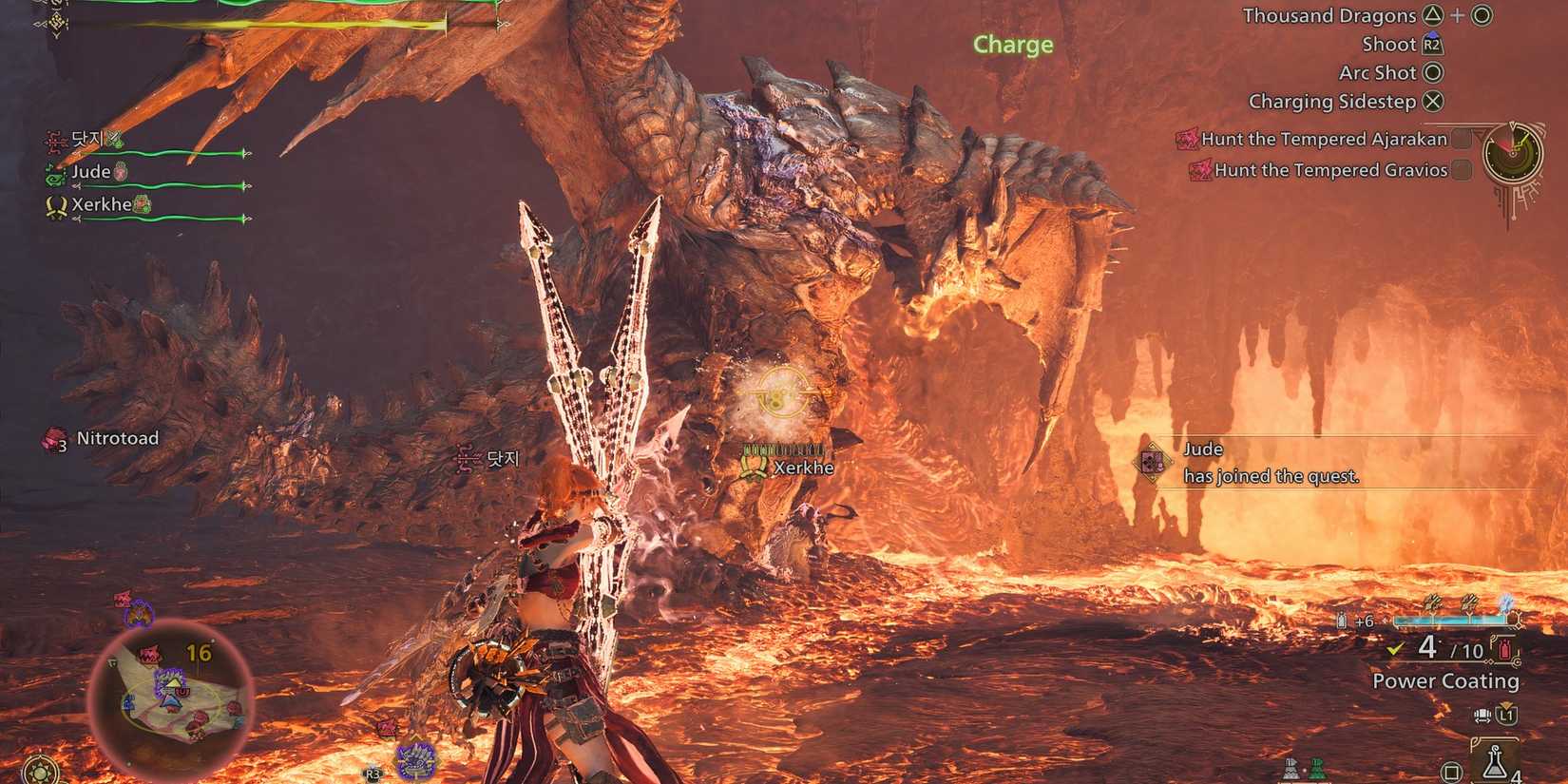Click the flask item icon near Square button
This screenshot has width=1568, height=784.
pos(1495,761)
